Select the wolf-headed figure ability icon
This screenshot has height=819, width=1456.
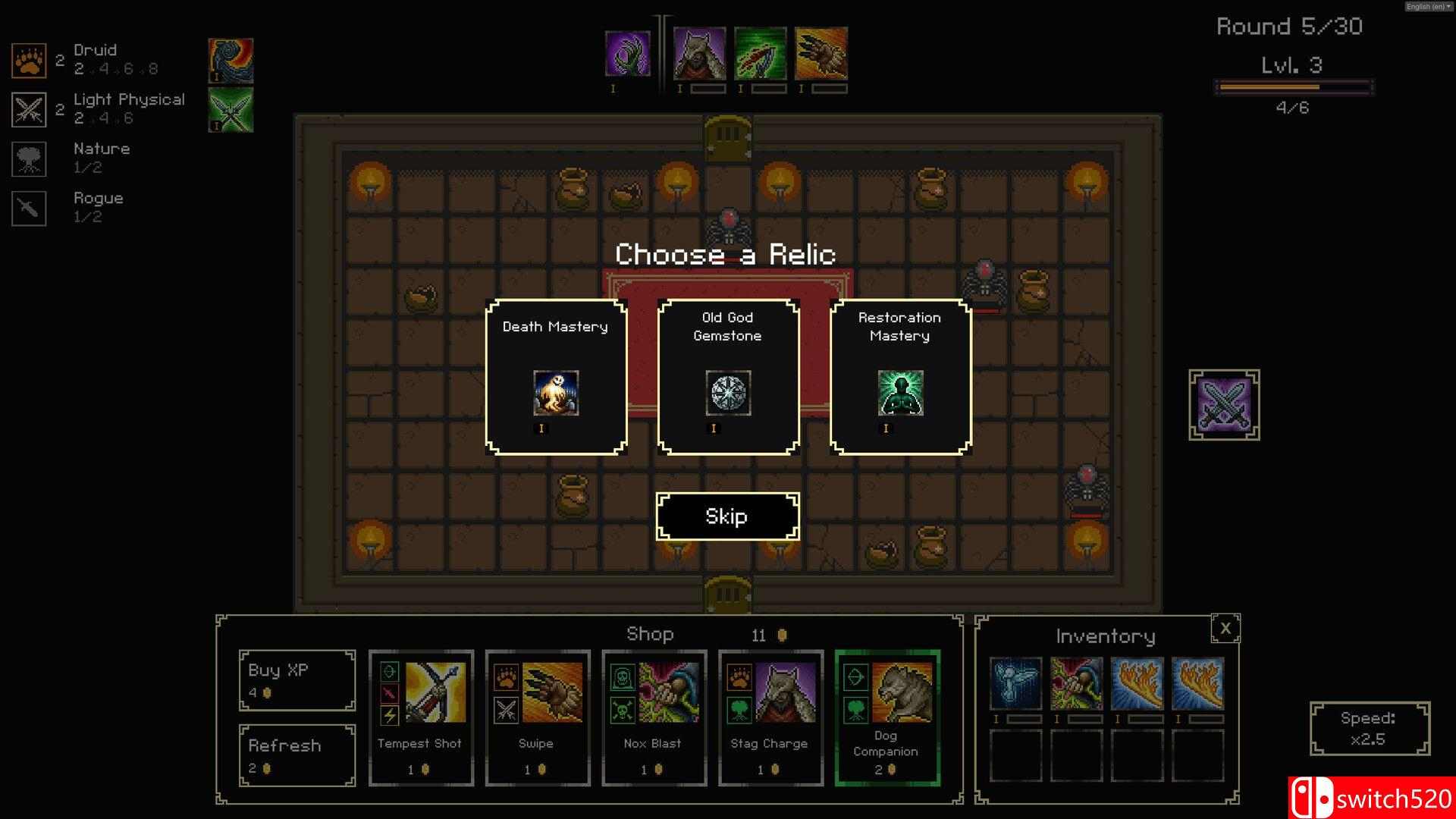coord(699,54)
